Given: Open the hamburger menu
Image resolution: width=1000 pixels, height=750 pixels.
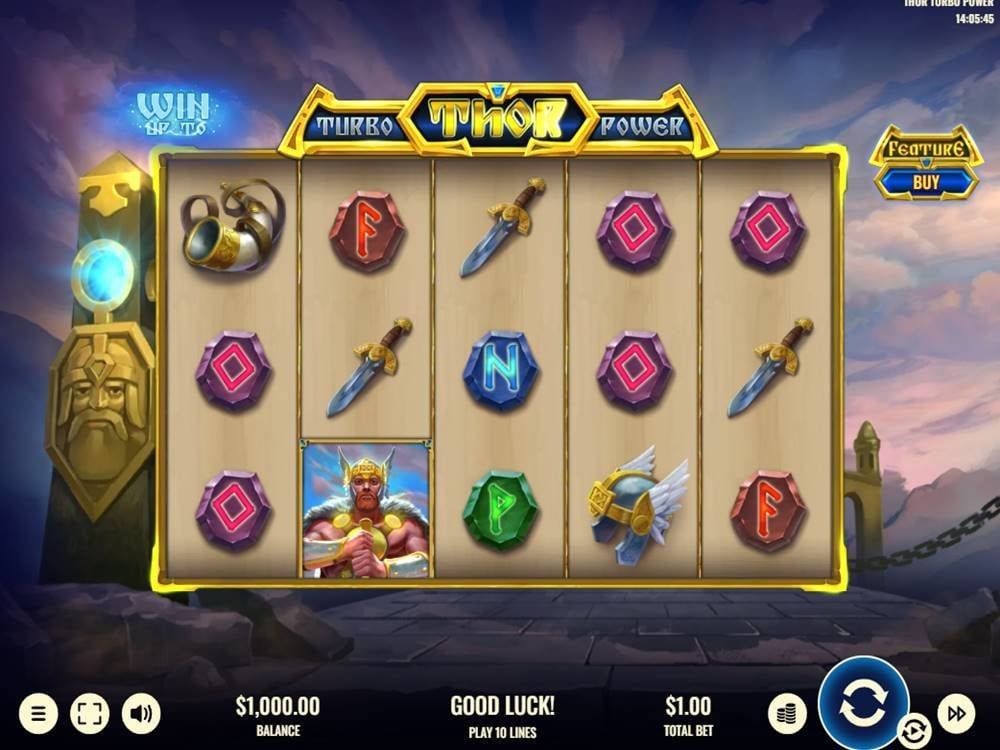Looking at the screenshot, I should pyautogui.click(x=38, y=713).
